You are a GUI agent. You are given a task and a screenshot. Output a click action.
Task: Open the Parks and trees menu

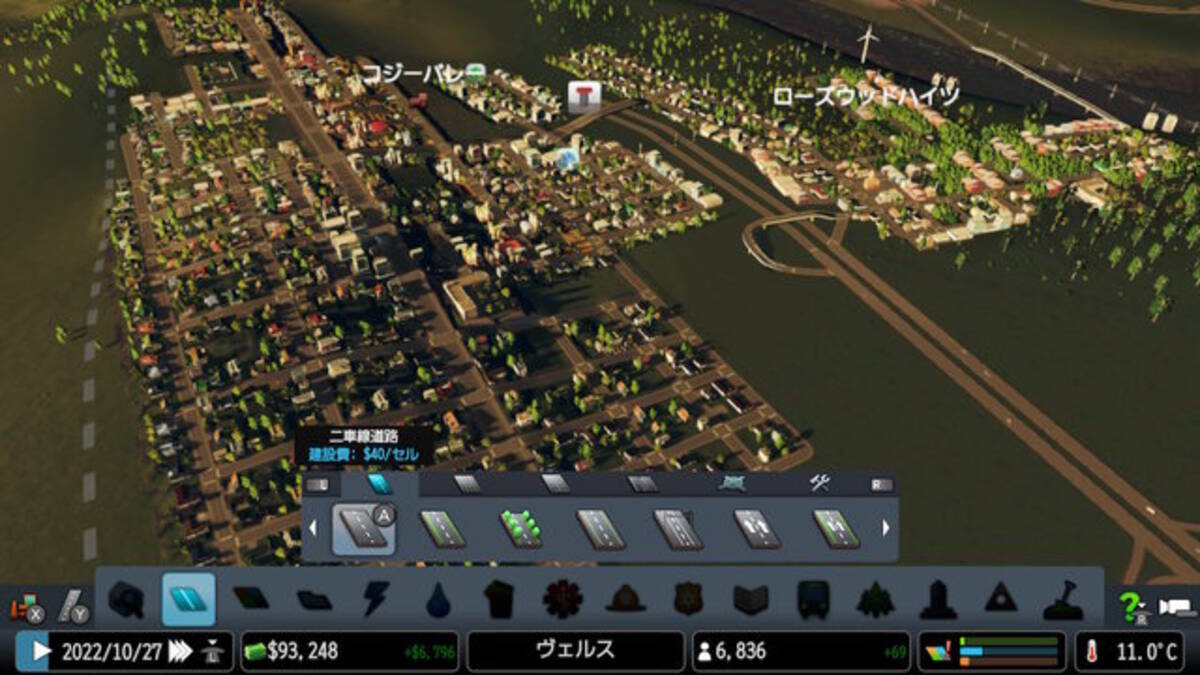pos(874,600)
